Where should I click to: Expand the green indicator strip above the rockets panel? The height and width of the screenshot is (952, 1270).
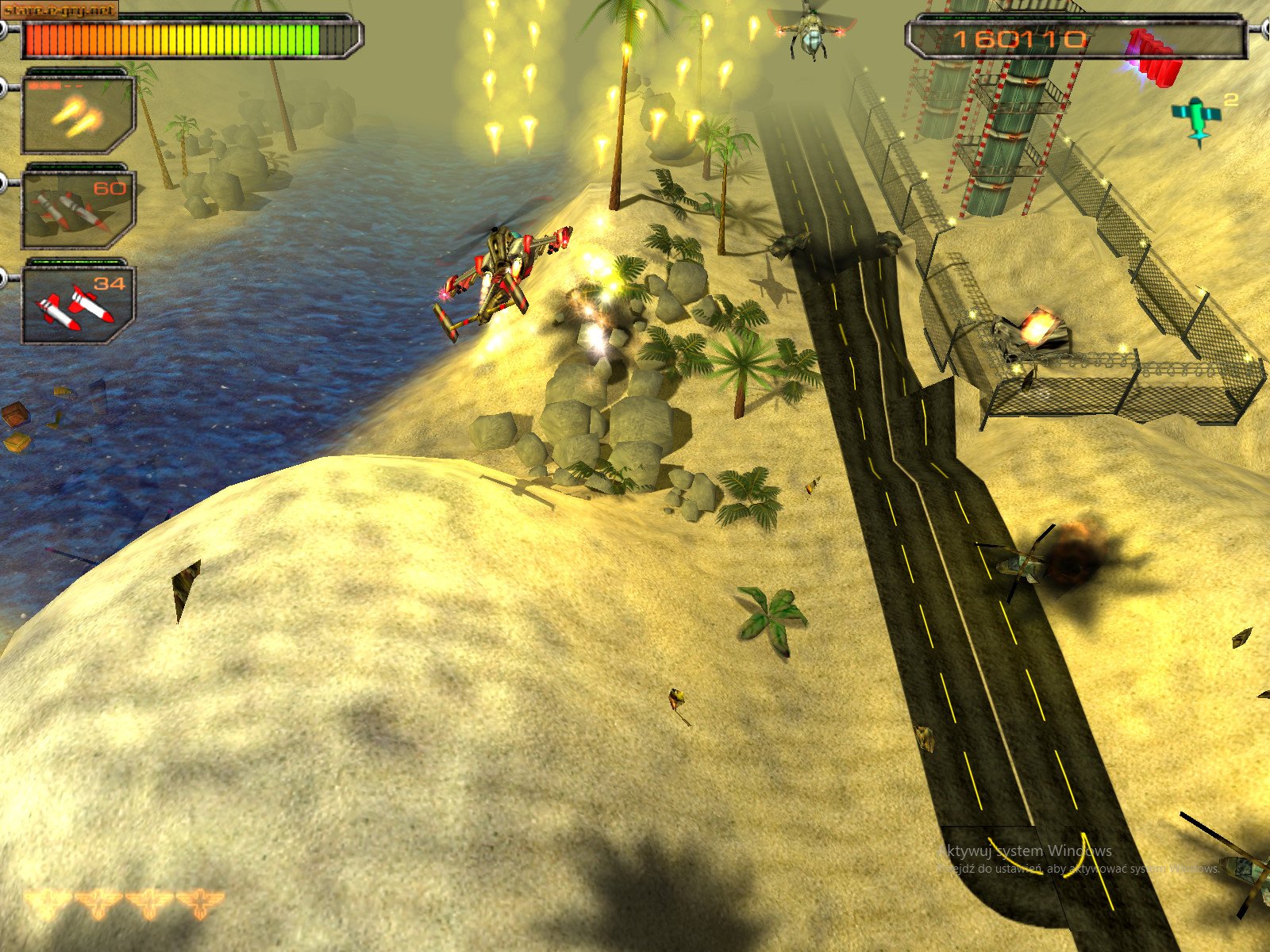tap(75, 262)
